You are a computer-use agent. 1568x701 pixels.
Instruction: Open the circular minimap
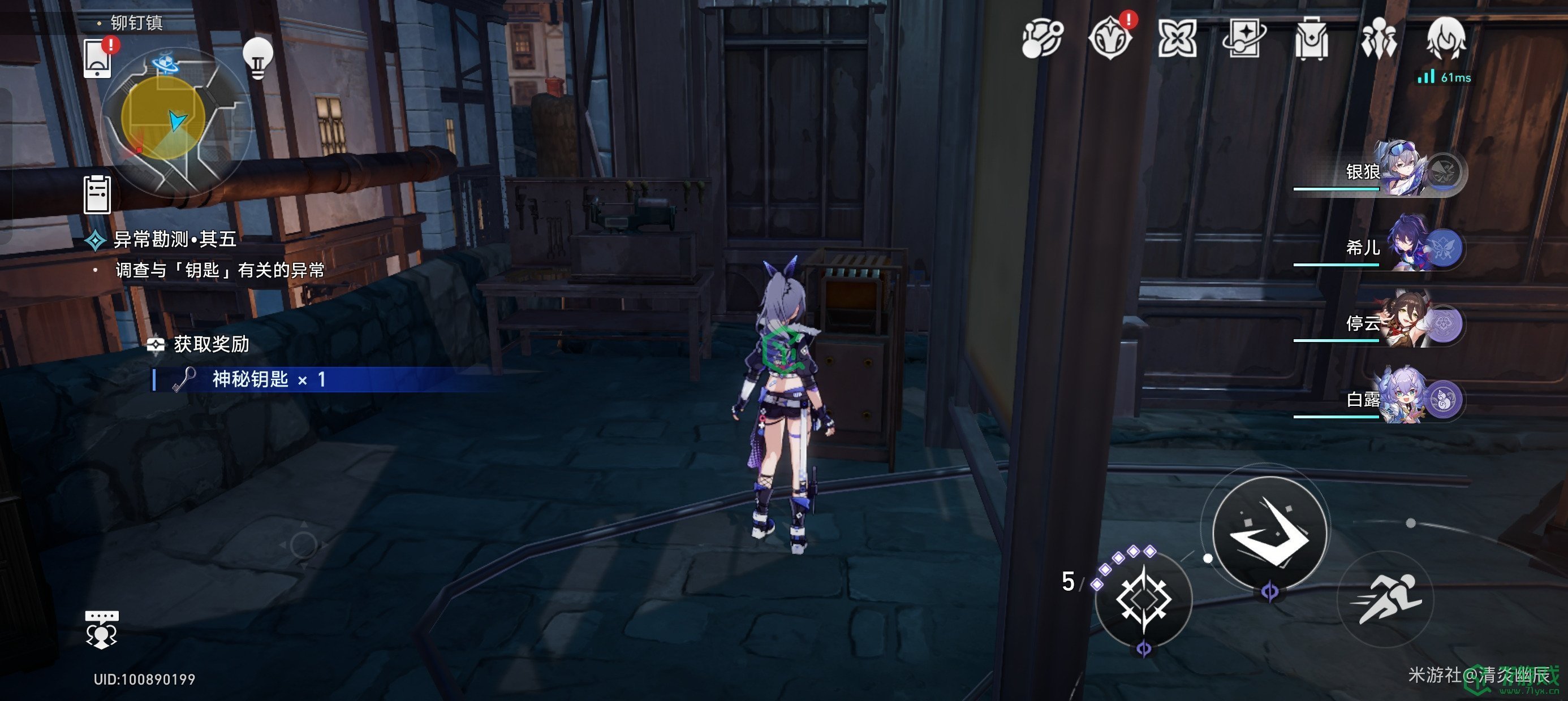175,122
